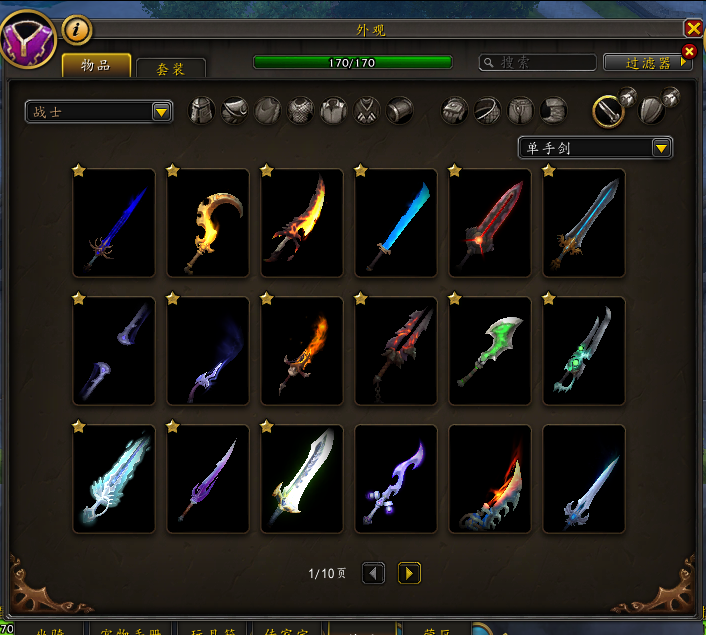Image resolution: width=706 pixels, height=635 pixels.
Task: Open the info help button
Action: pos(77,30)
